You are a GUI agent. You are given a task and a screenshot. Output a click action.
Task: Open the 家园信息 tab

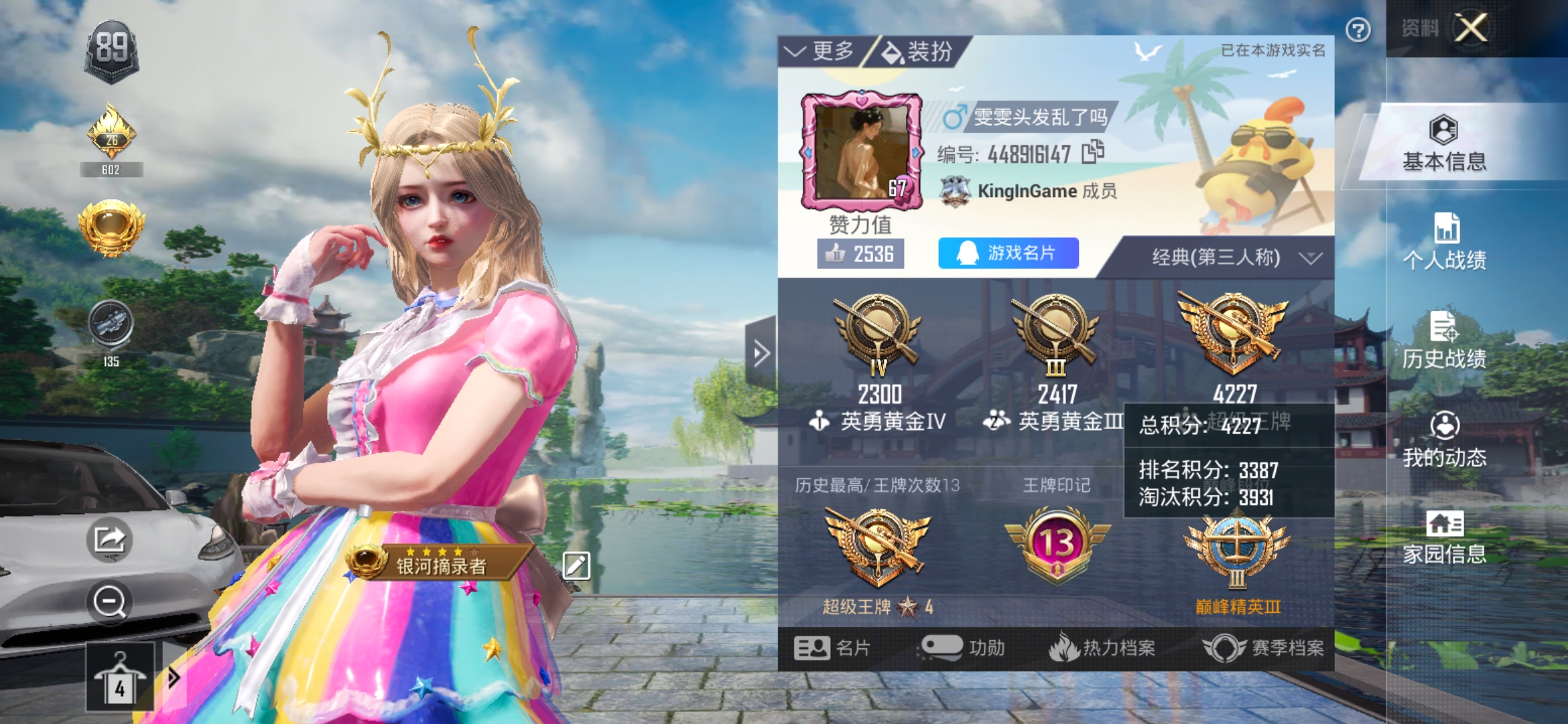click(x=1444, y=537)
